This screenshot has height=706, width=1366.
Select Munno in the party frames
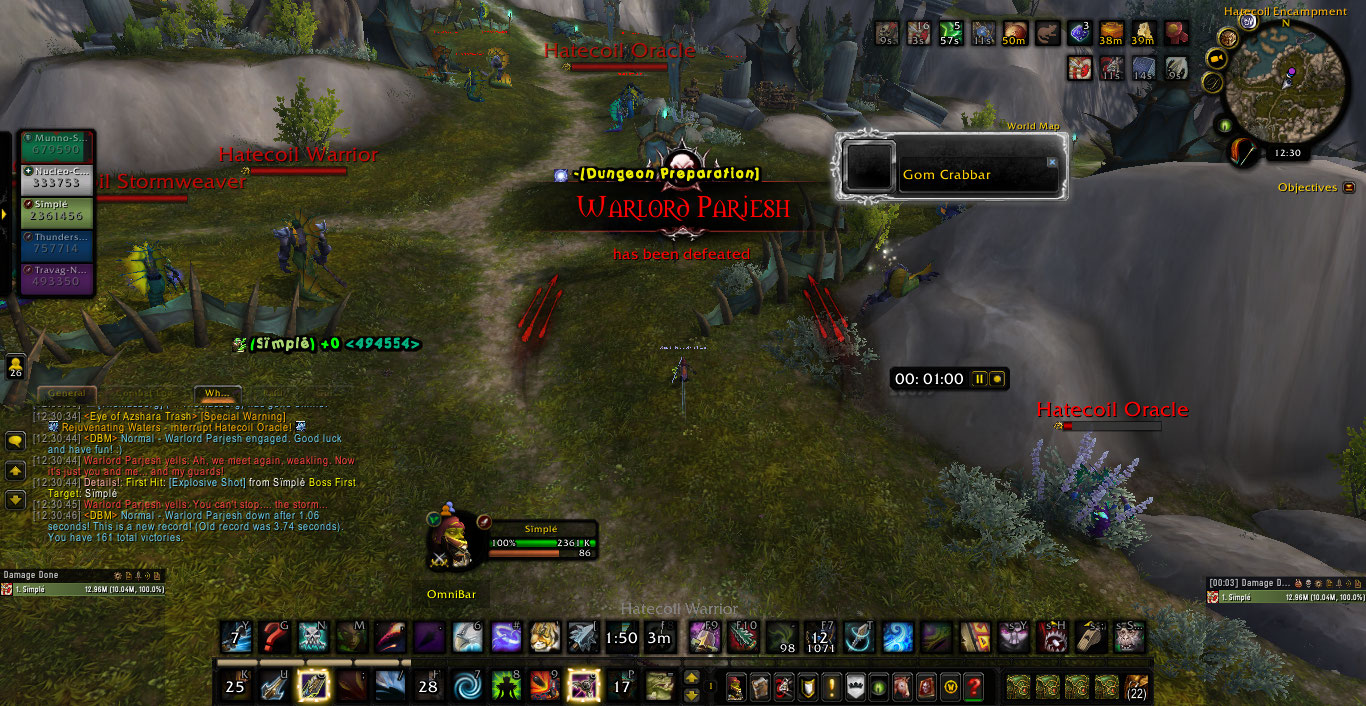[x=56, y=145]
